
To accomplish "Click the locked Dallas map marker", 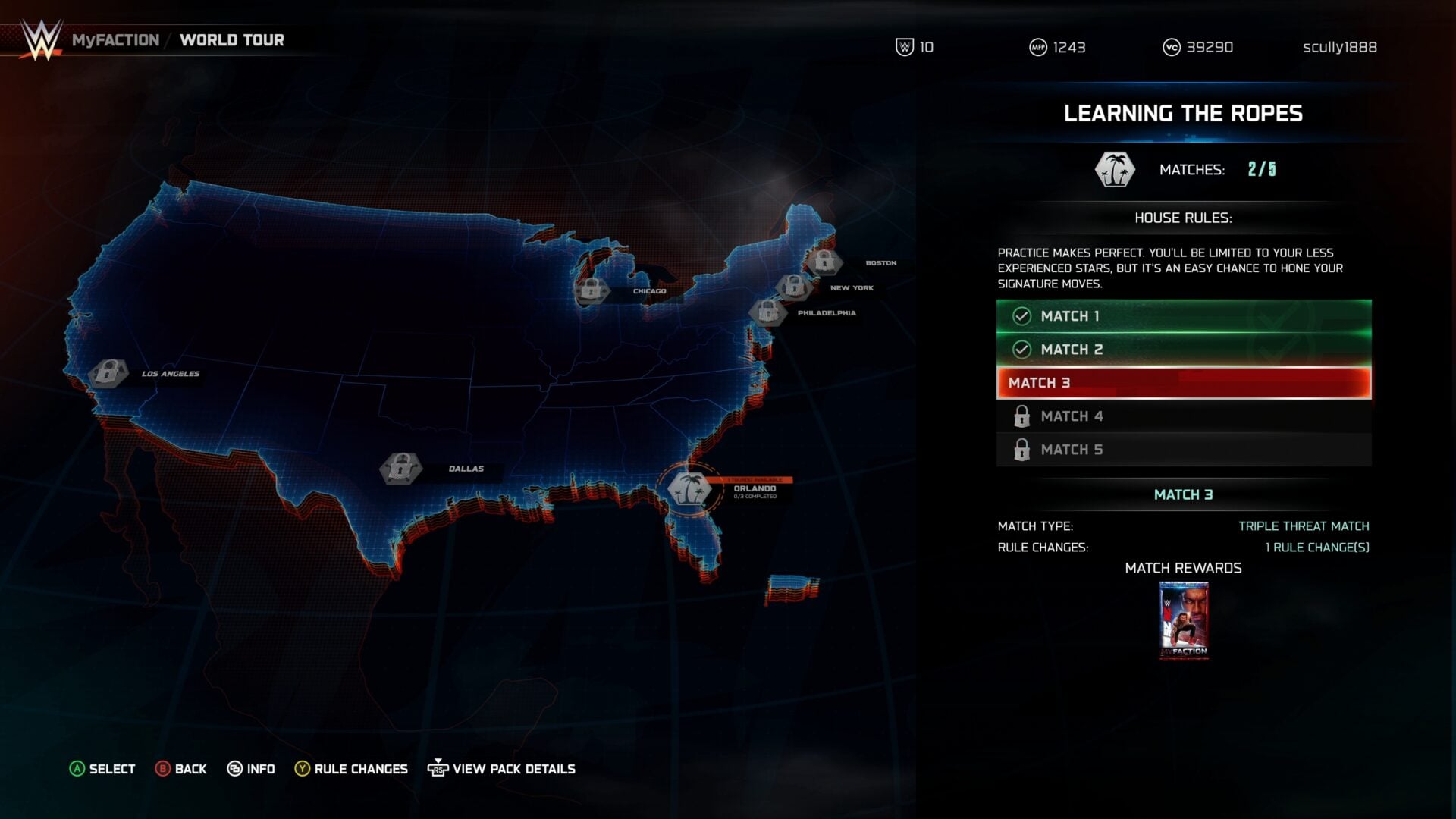I will click(x=400, y=469).
